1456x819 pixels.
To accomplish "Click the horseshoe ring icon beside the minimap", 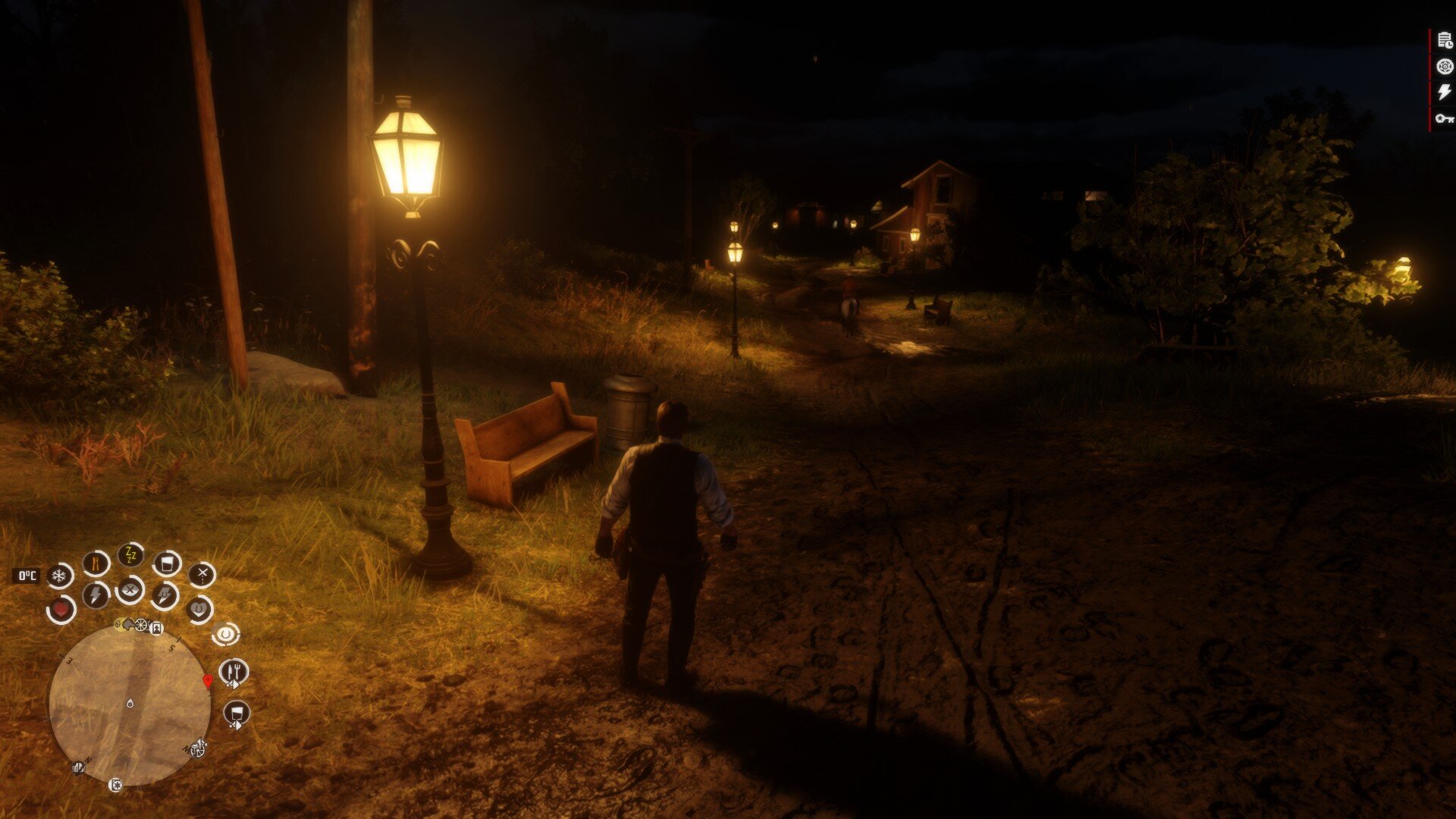I will click(x=225, y=634).
